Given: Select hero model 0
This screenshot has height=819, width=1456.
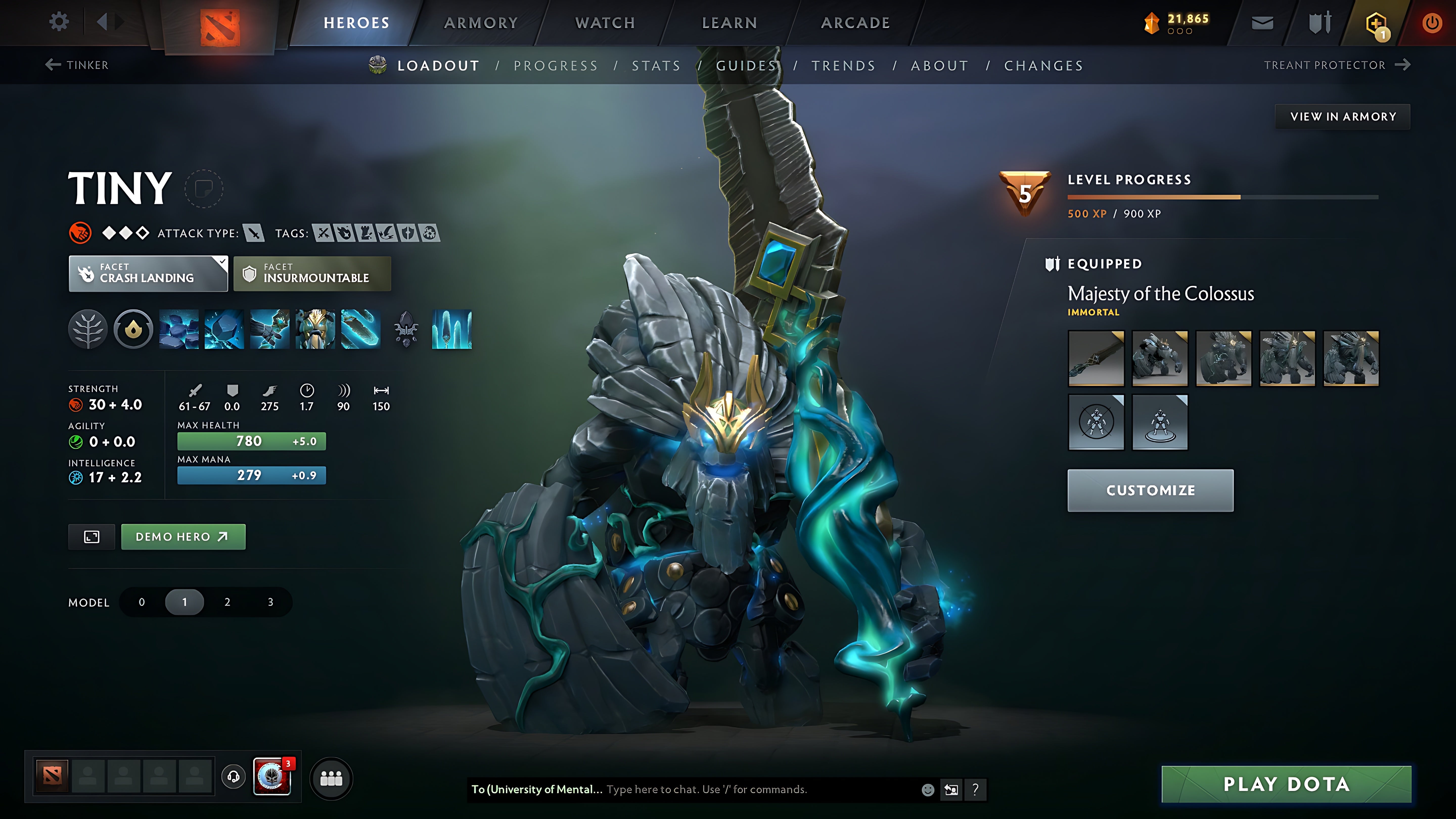Looking at the screenshot, I should 141,602.
